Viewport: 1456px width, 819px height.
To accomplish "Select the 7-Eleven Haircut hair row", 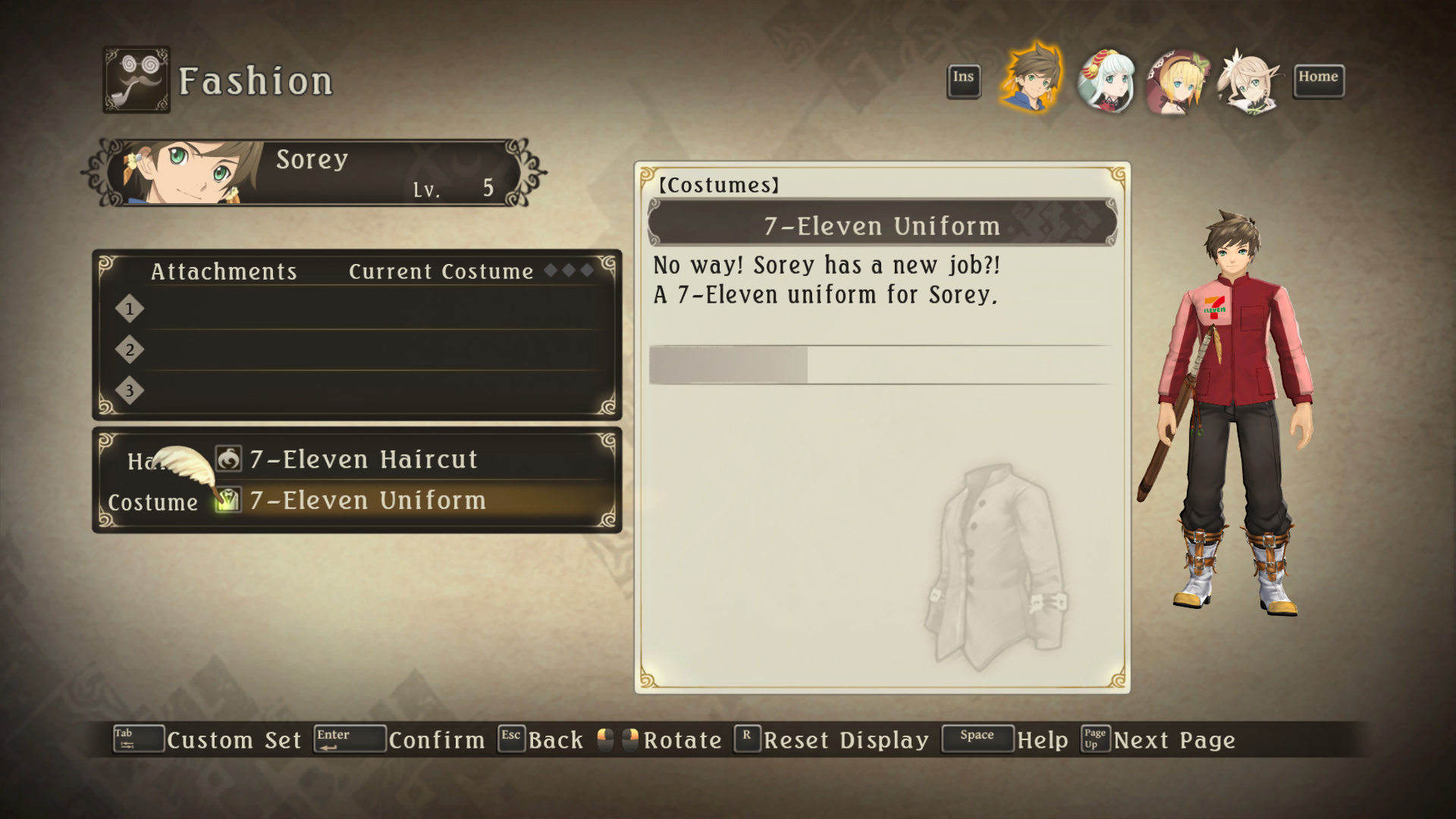I will (x=362, y=460).
